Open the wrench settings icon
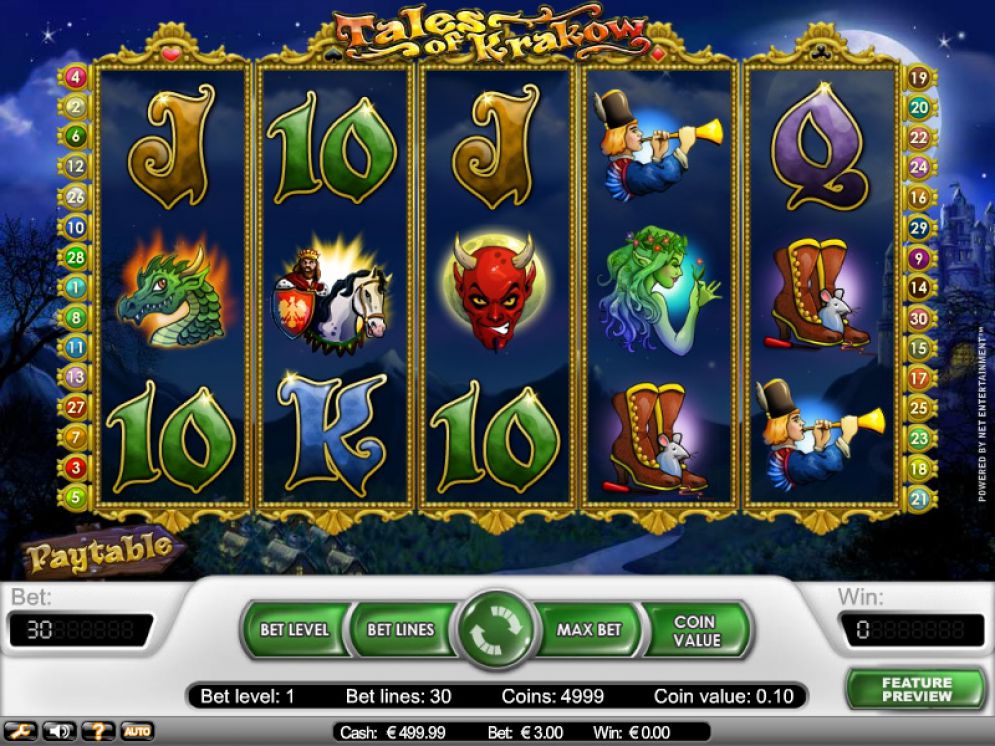This screenshot has width=995, height=746. [x=21, y=732]
